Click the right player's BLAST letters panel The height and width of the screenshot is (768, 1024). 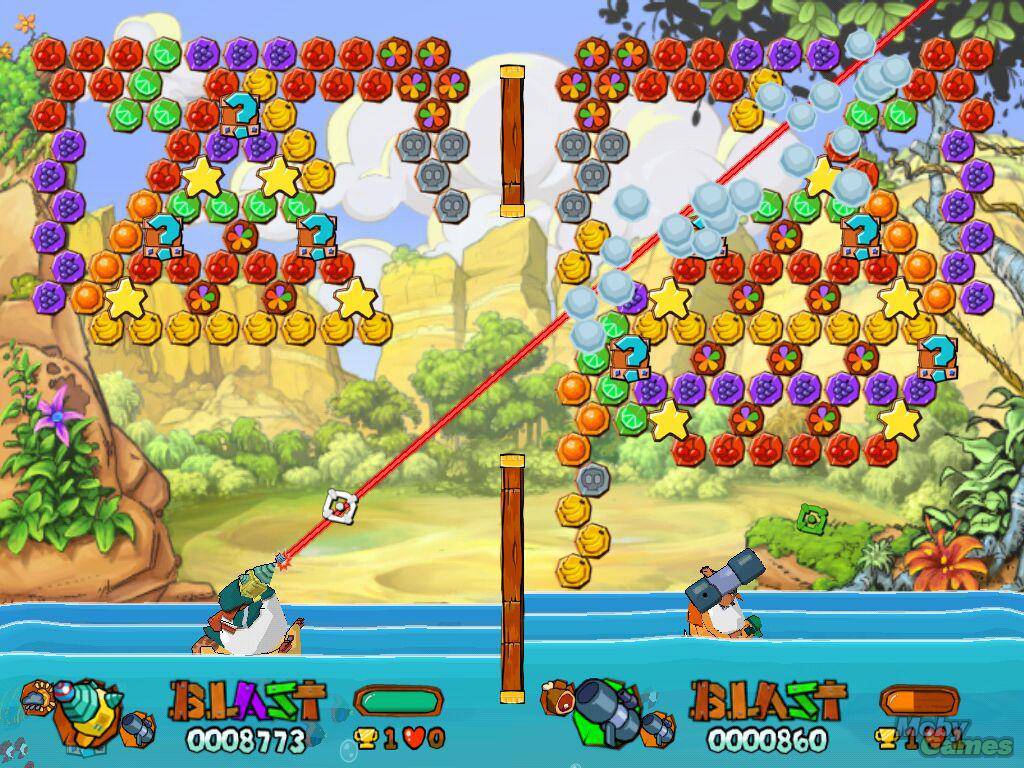[x=768, y=701]
